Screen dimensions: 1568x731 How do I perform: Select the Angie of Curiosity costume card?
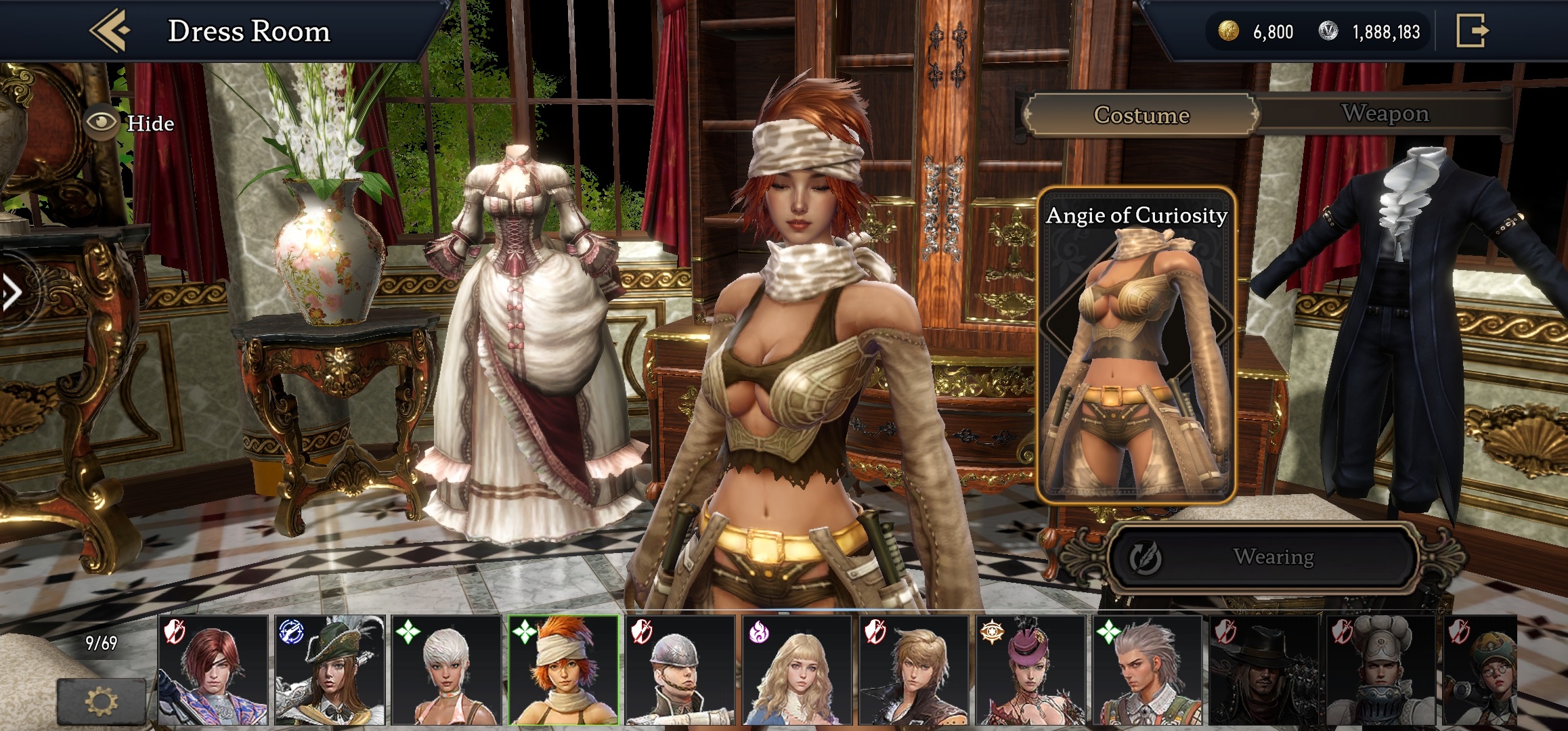click(x=1137, y=345)
